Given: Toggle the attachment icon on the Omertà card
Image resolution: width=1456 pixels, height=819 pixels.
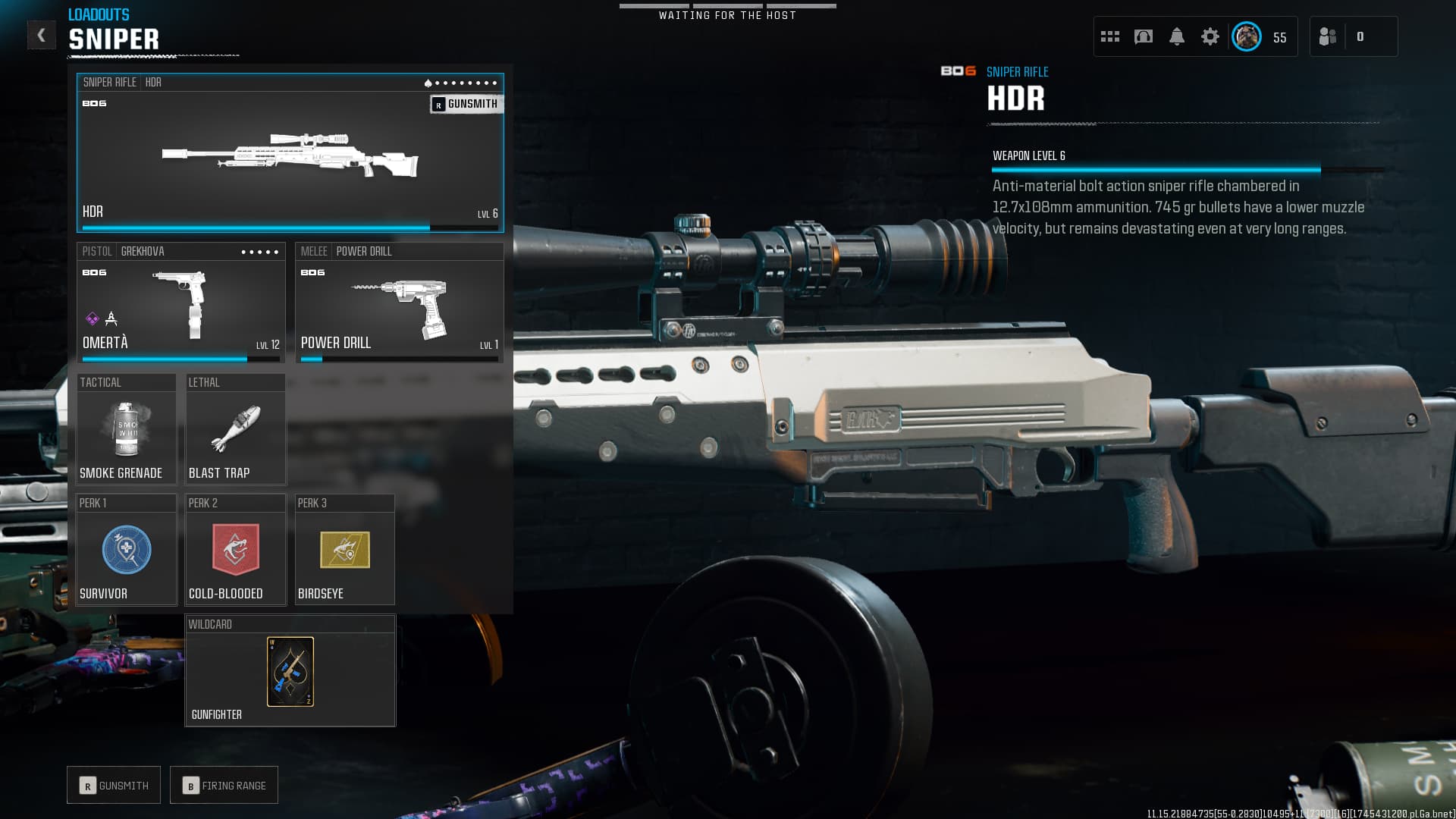Looking at the screenshot, I should coord(111,319).
